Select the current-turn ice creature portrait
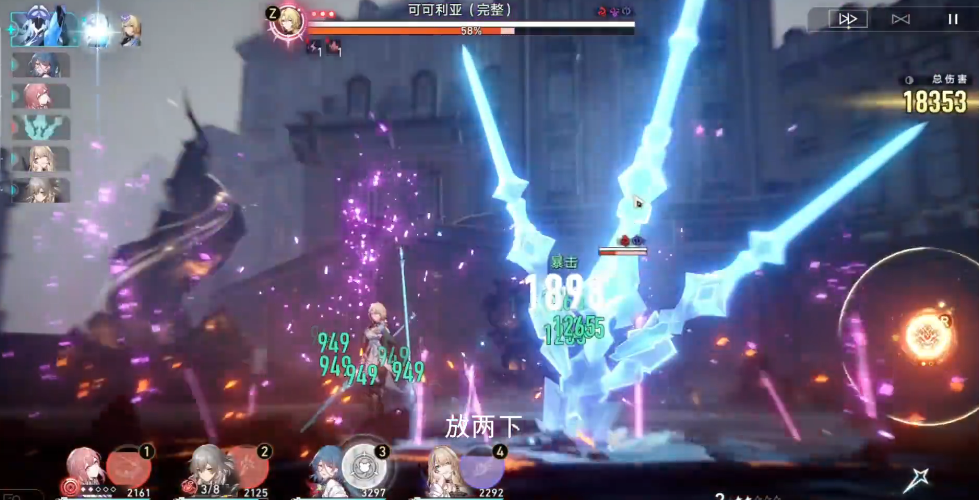 (38, 26)
